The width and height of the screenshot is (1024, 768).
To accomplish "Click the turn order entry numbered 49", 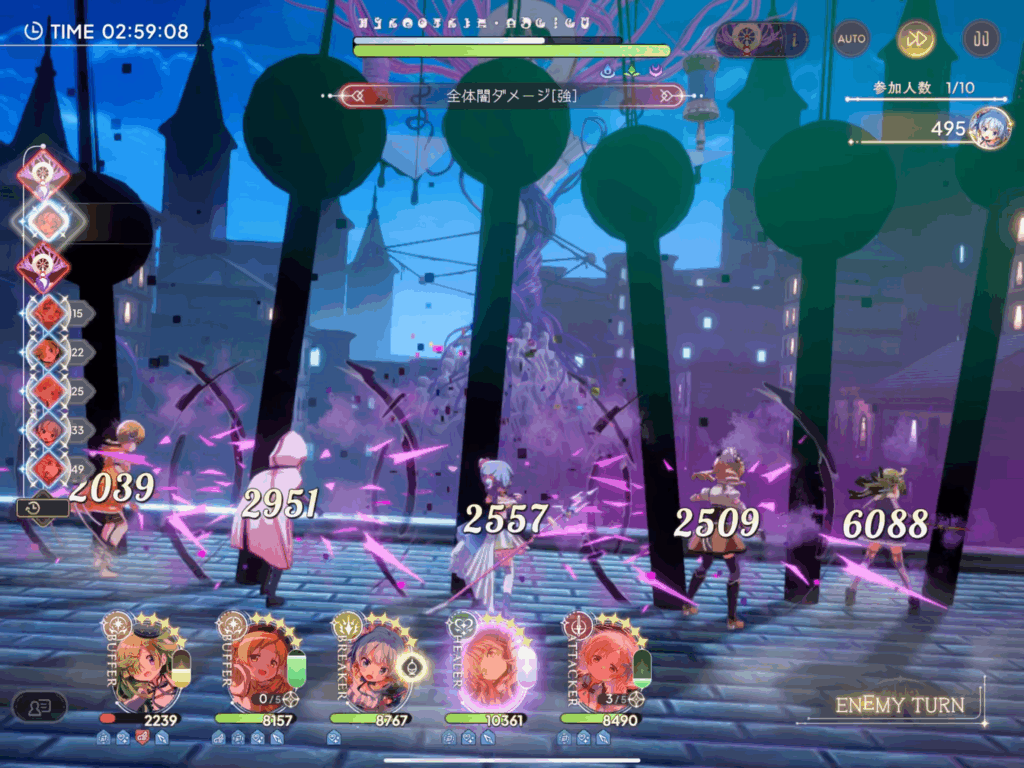I will (46, 468).
